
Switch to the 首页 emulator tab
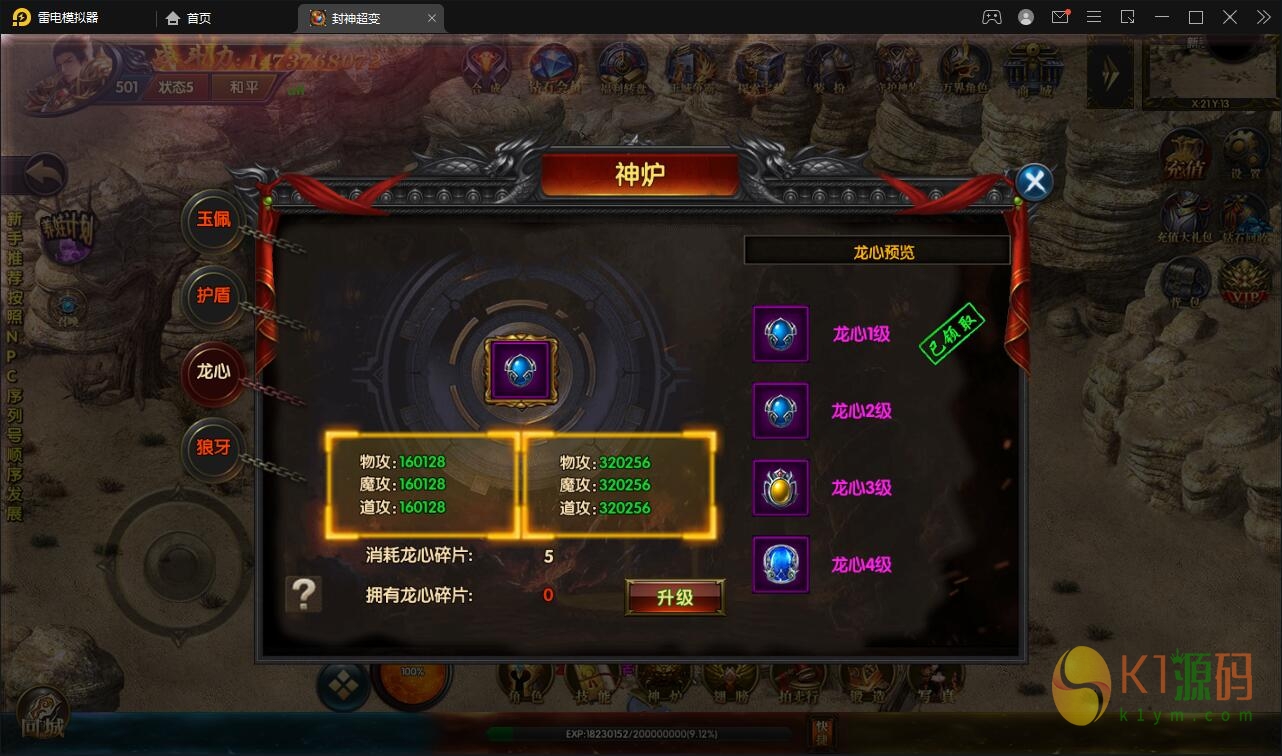pos(190,18)
